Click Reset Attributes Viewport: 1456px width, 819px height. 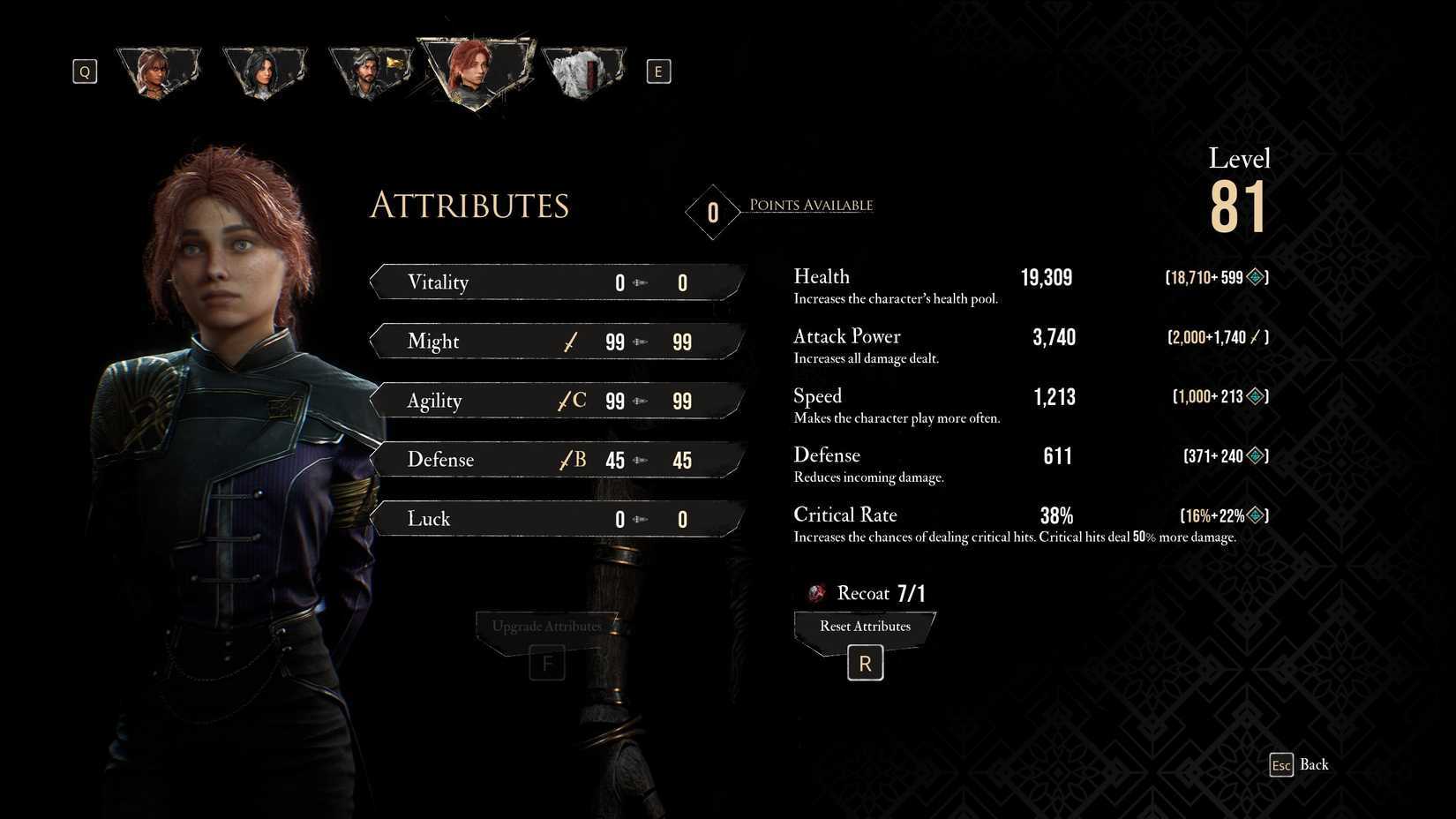864,627
